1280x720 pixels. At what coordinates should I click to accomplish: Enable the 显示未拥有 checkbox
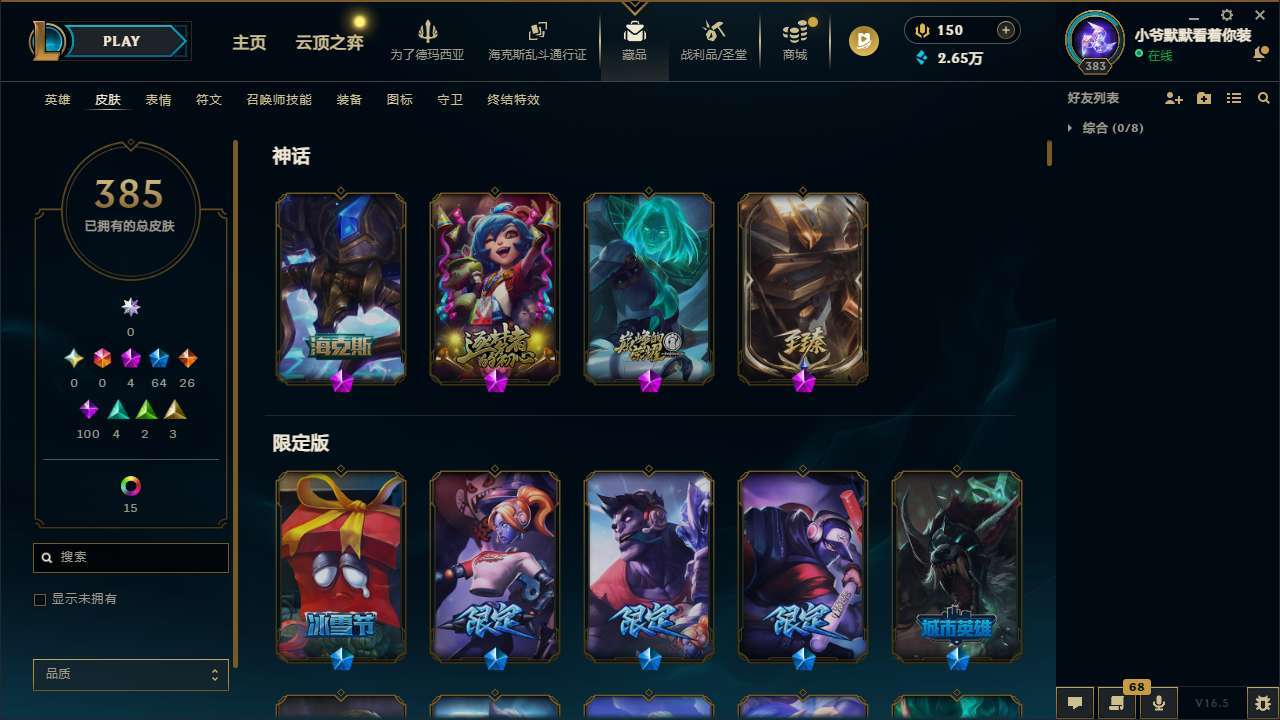point(40,599)
